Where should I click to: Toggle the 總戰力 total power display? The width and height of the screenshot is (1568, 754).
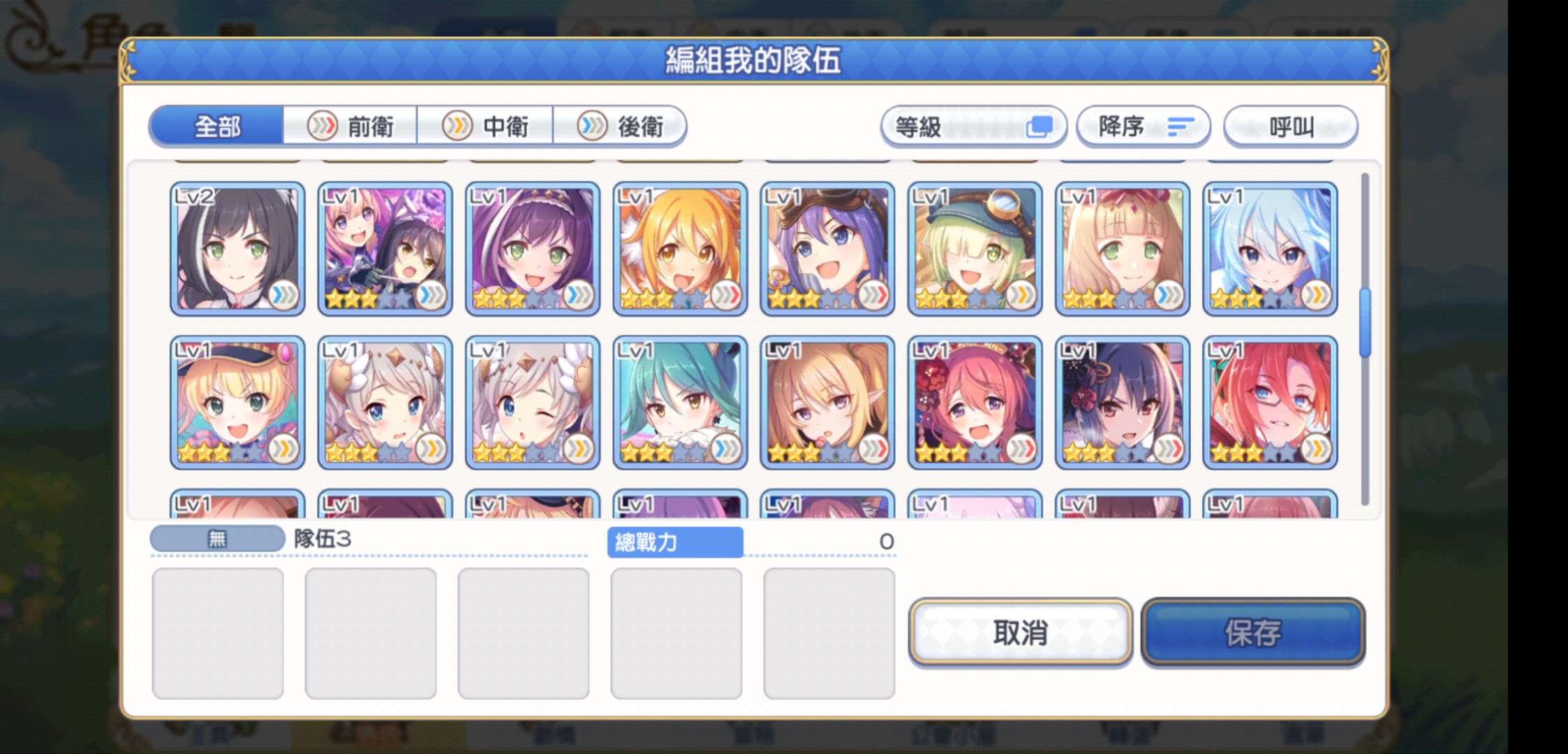pyautogui.click(x=674, y=542)
